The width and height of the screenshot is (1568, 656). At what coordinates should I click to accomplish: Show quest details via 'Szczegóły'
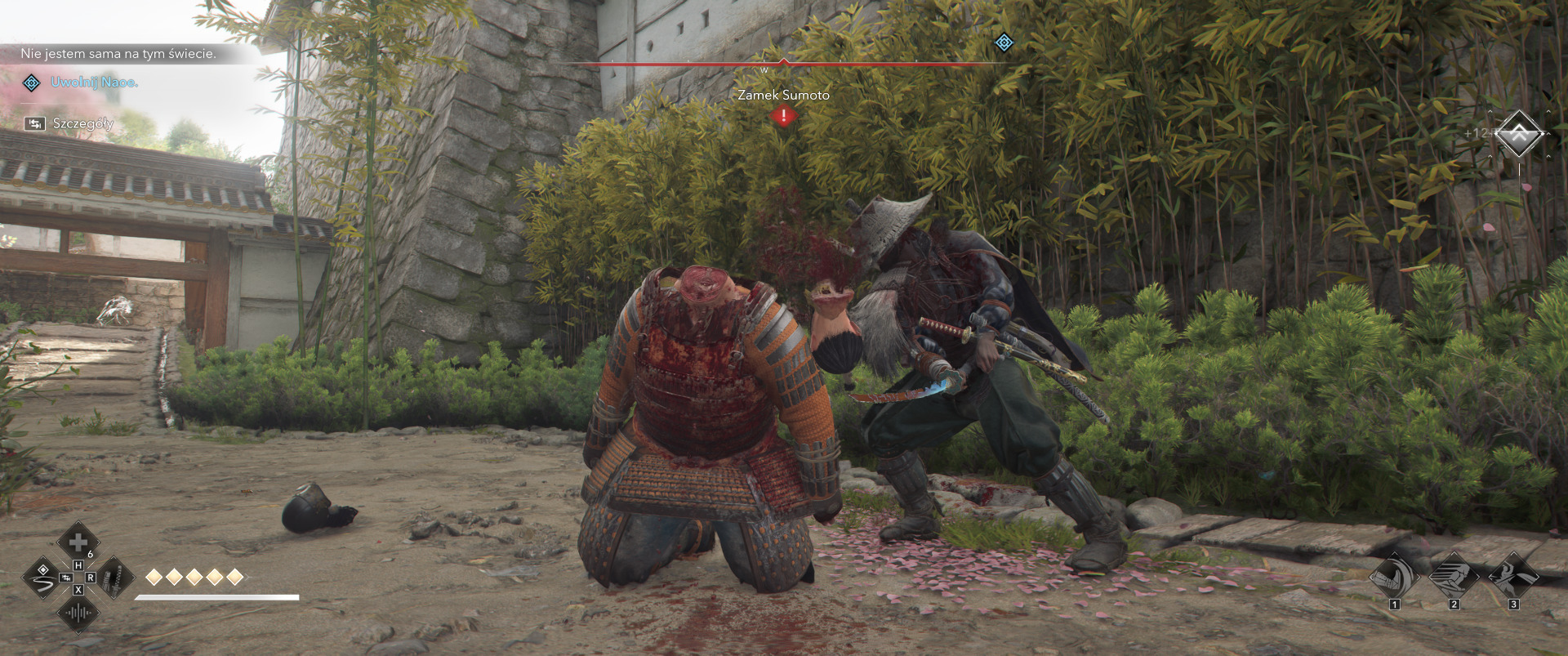82,123
